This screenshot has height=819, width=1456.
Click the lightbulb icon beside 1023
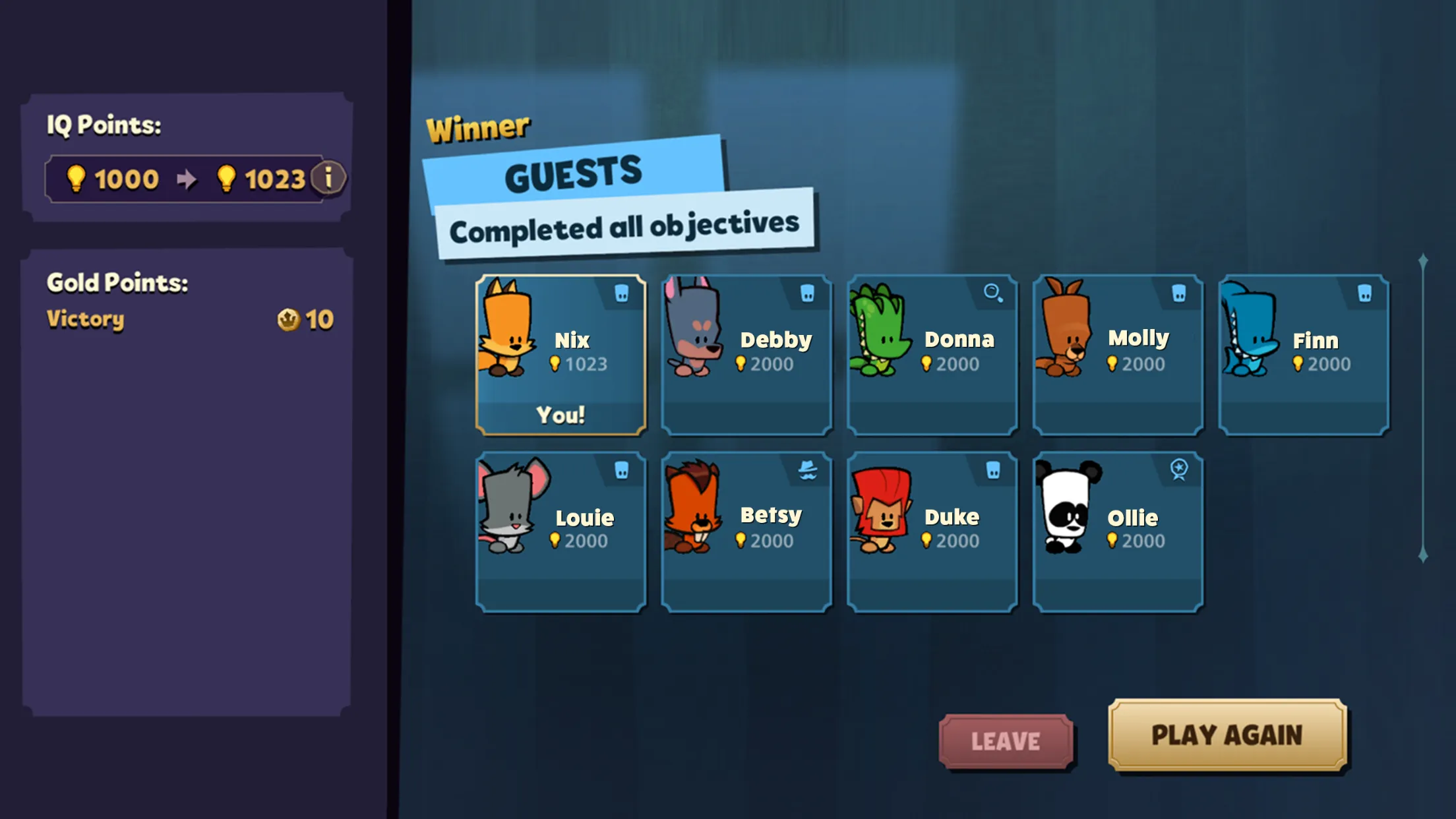pos(228,179)
